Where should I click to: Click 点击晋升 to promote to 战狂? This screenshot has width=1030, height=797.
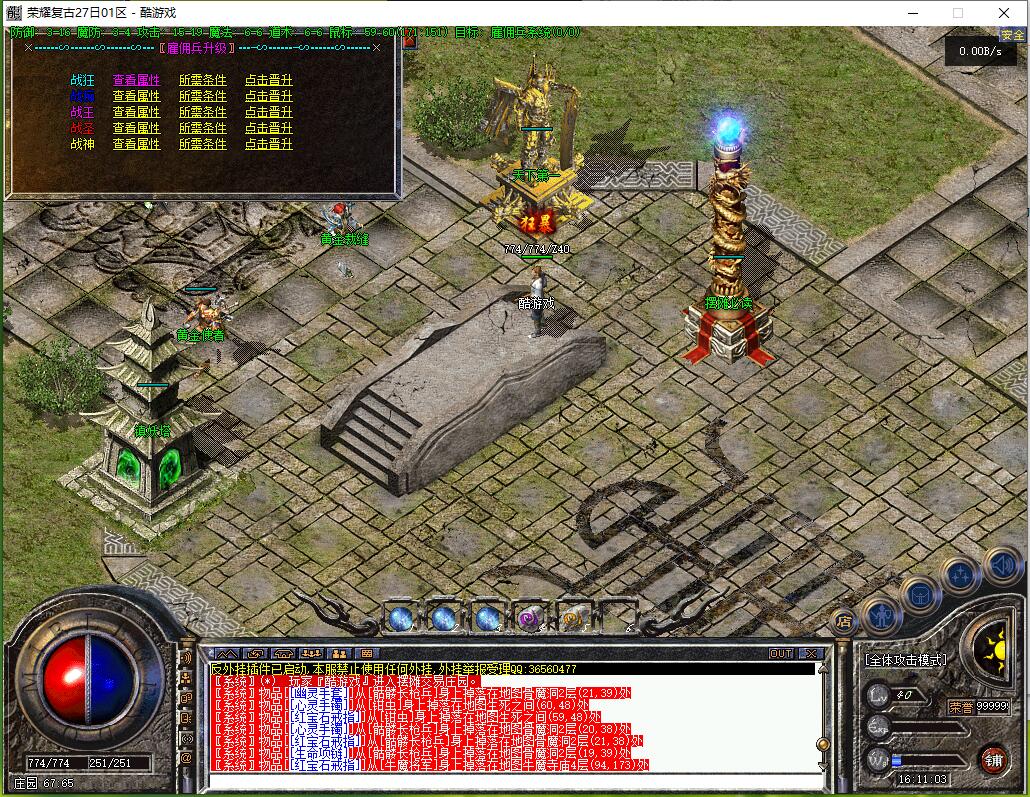tap(268, 81)
